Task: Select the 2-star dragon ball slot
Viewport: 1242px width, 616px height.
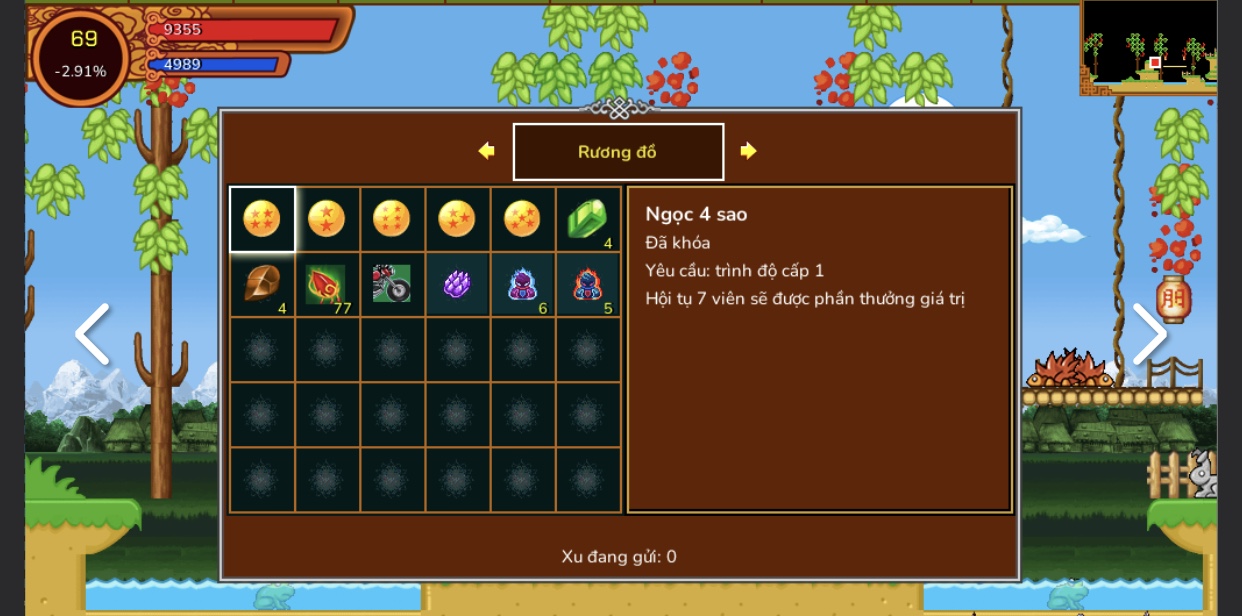Action: [x=327, y=219]
